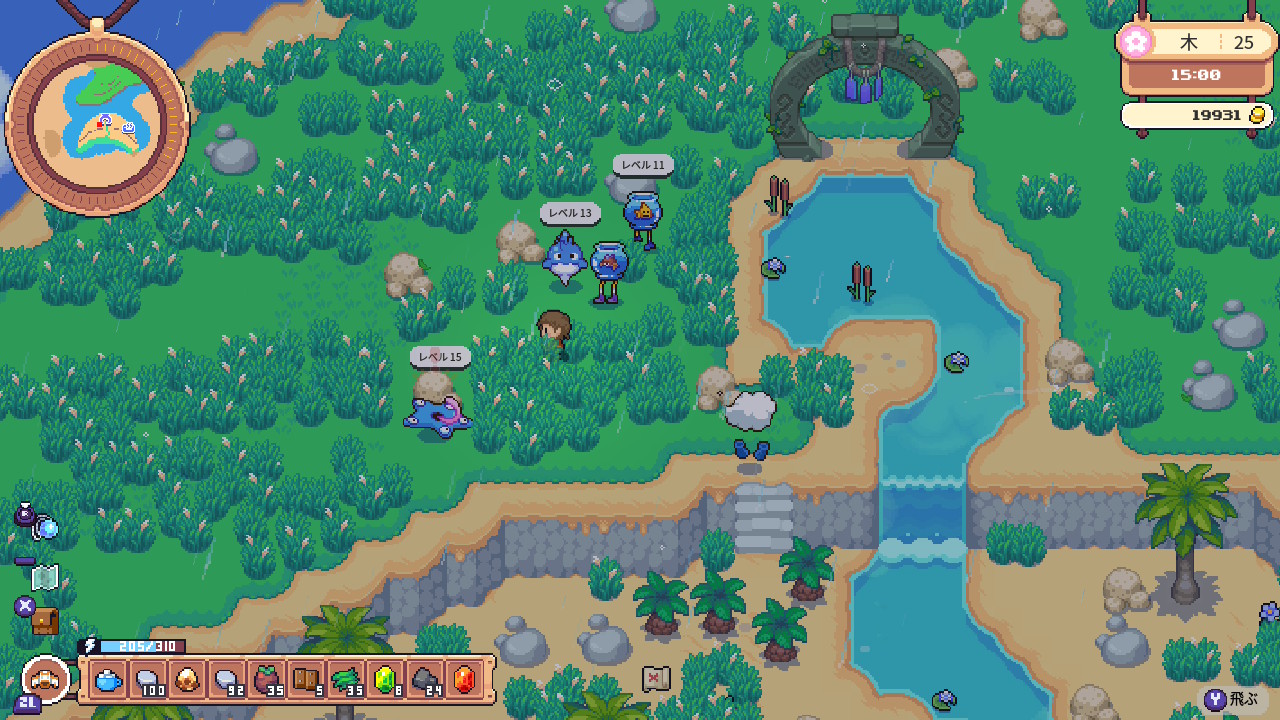Select the stone stack of 92
Screen dimensions: 1280x720
(x=227, y=680)
